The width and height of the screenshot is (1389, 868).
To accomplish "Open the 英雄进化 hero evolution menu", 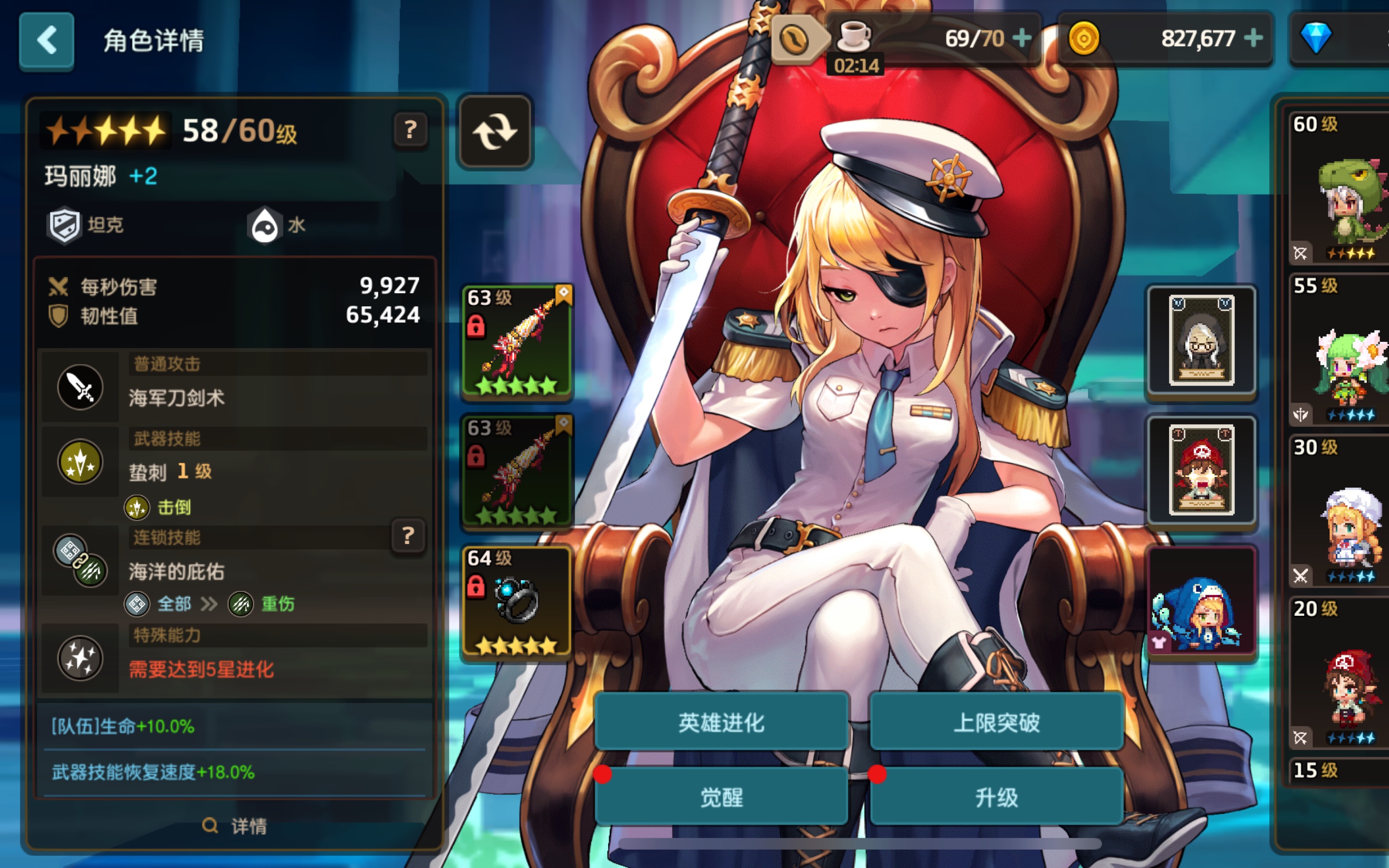I will [721, 722].
